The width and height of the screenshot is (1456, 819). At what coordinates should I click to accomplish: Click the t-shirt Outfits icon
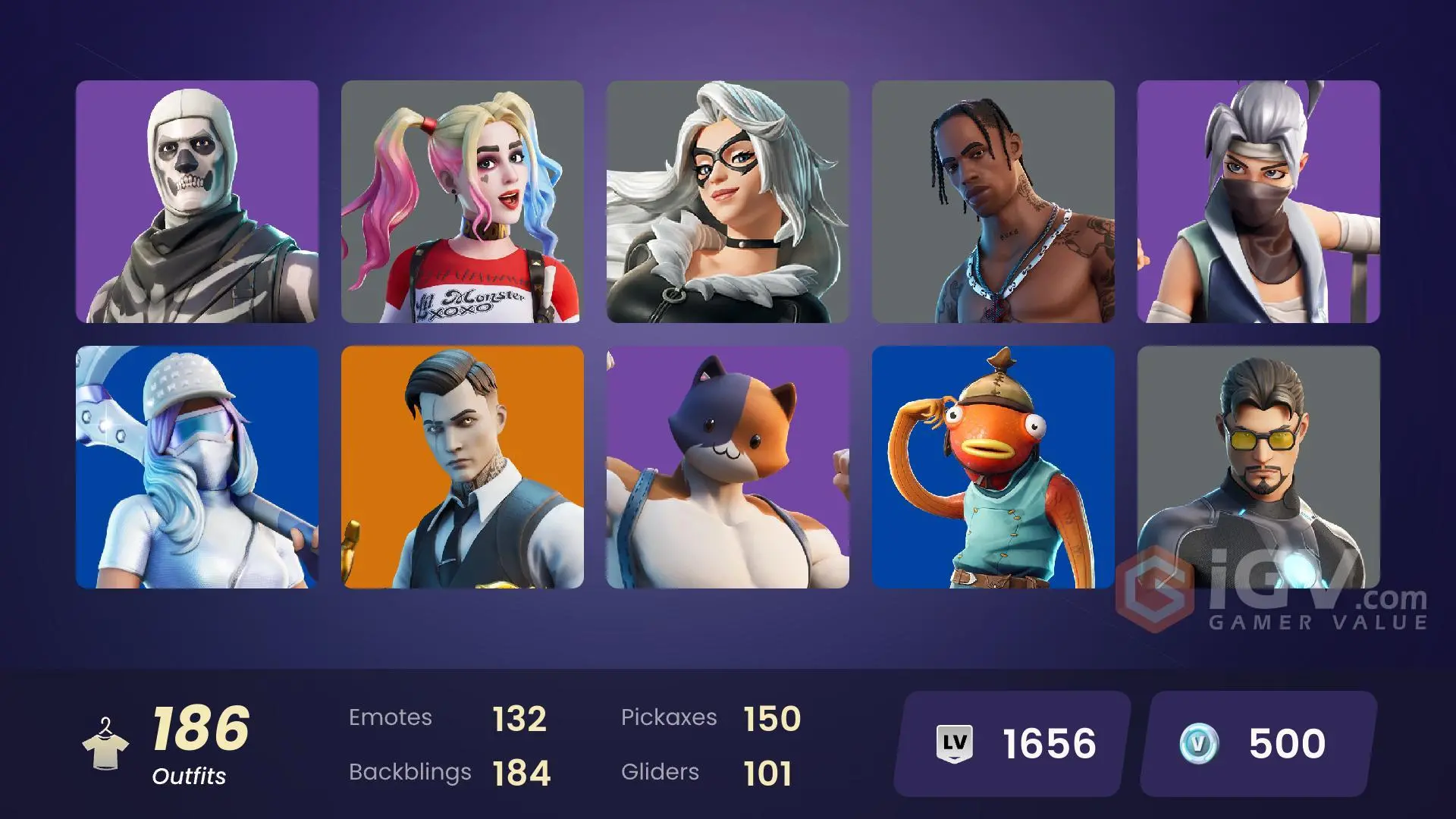point(106,751)
